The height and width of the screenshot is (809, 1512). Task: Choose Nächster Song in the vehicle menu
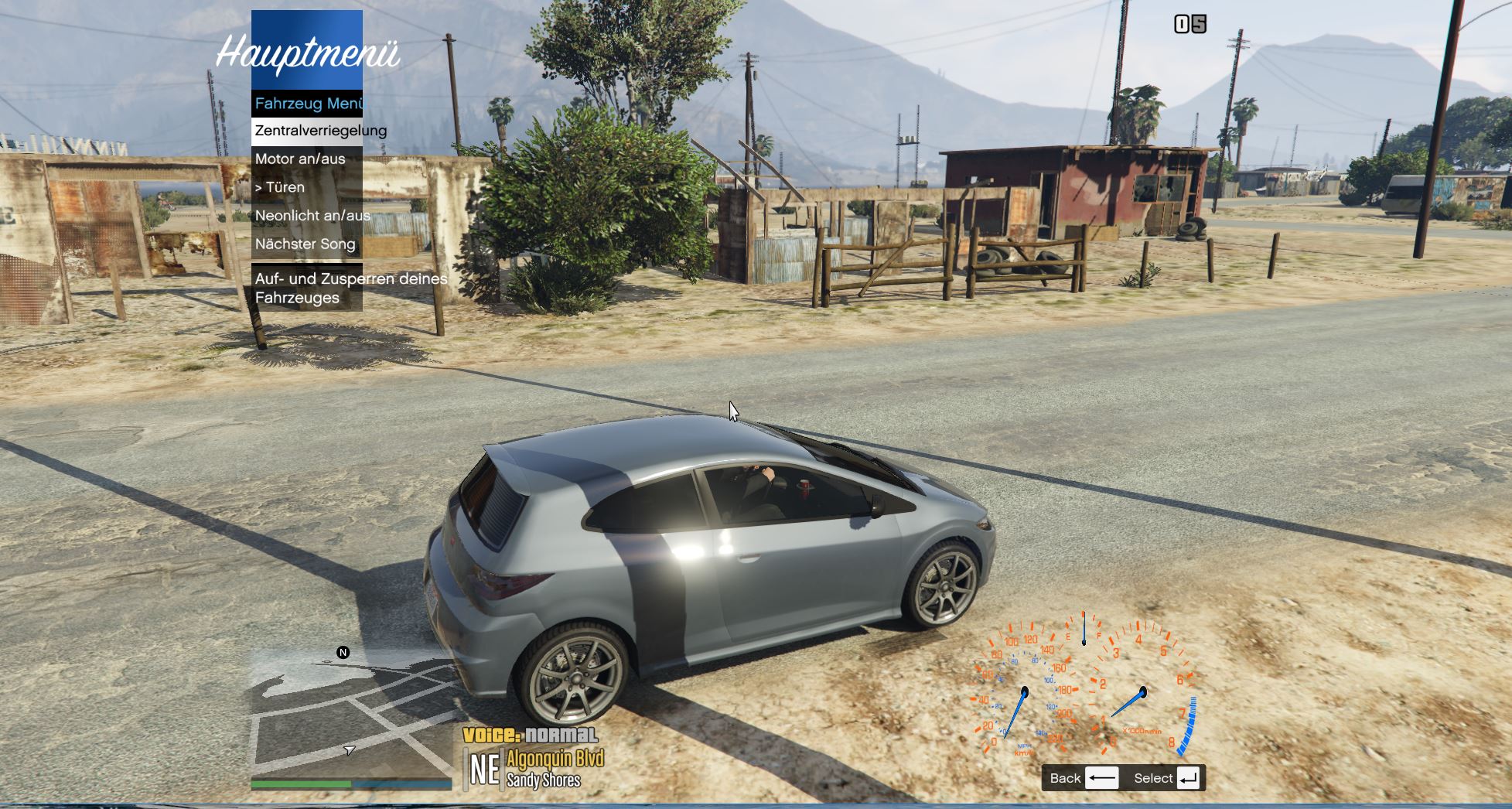point(307,244)
